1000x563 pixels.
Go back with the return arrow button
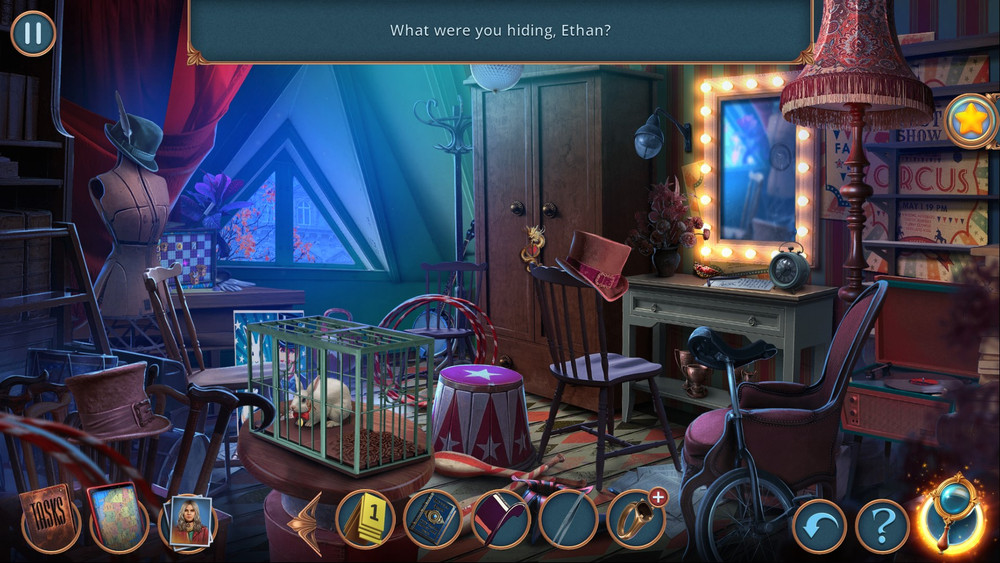pyautogui.click(x=820, y=525)
